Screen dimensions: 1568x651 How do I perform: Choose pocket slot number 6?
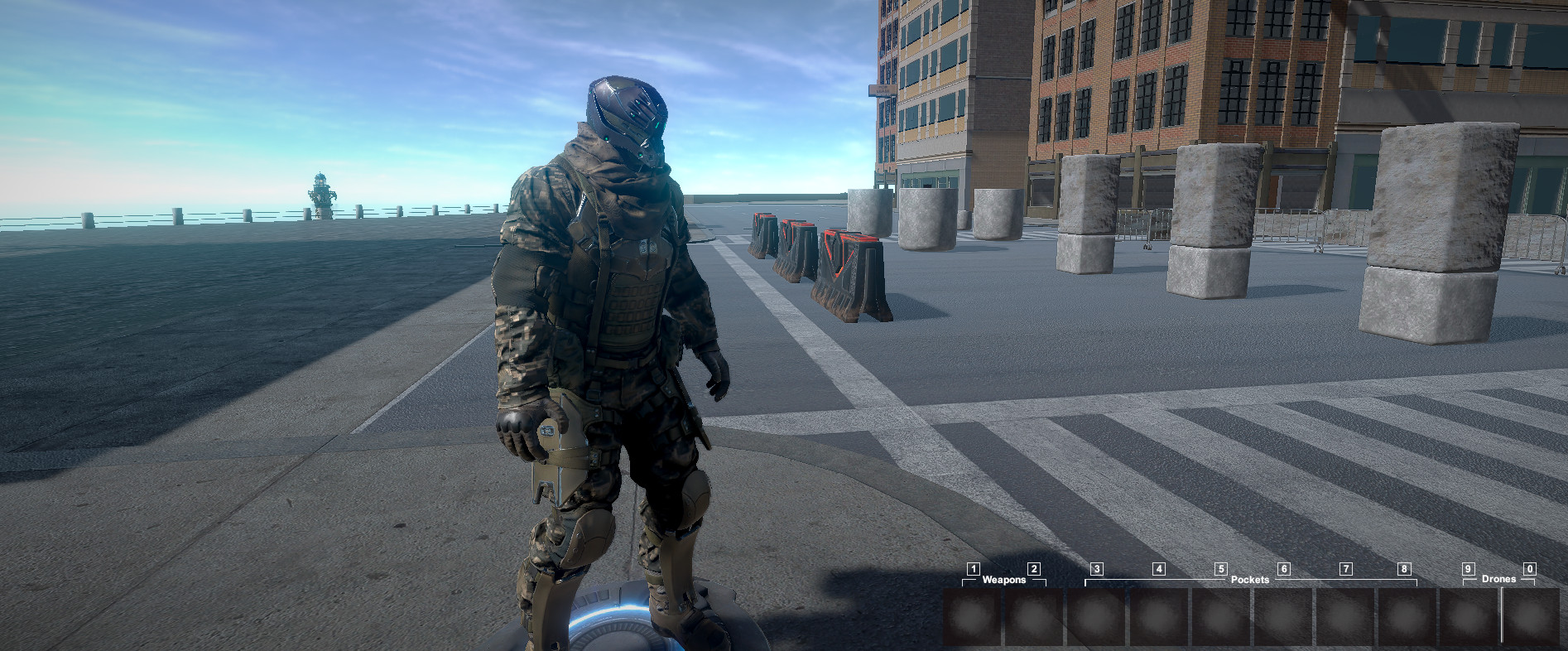click(x=1283, y=617)
